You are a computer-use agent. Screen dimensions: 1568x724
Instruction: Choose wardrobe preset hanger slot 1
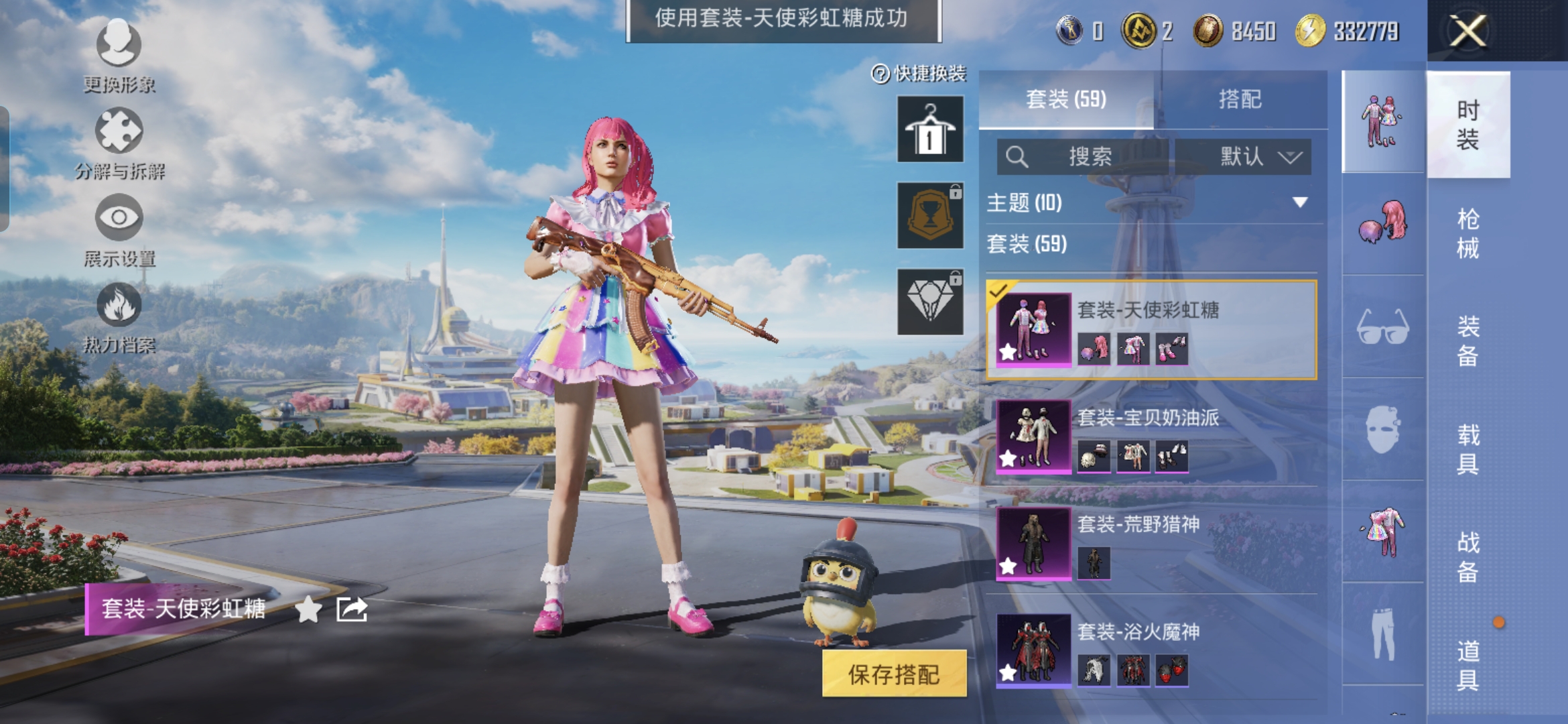pyautogui.click(x=930, y=129)
